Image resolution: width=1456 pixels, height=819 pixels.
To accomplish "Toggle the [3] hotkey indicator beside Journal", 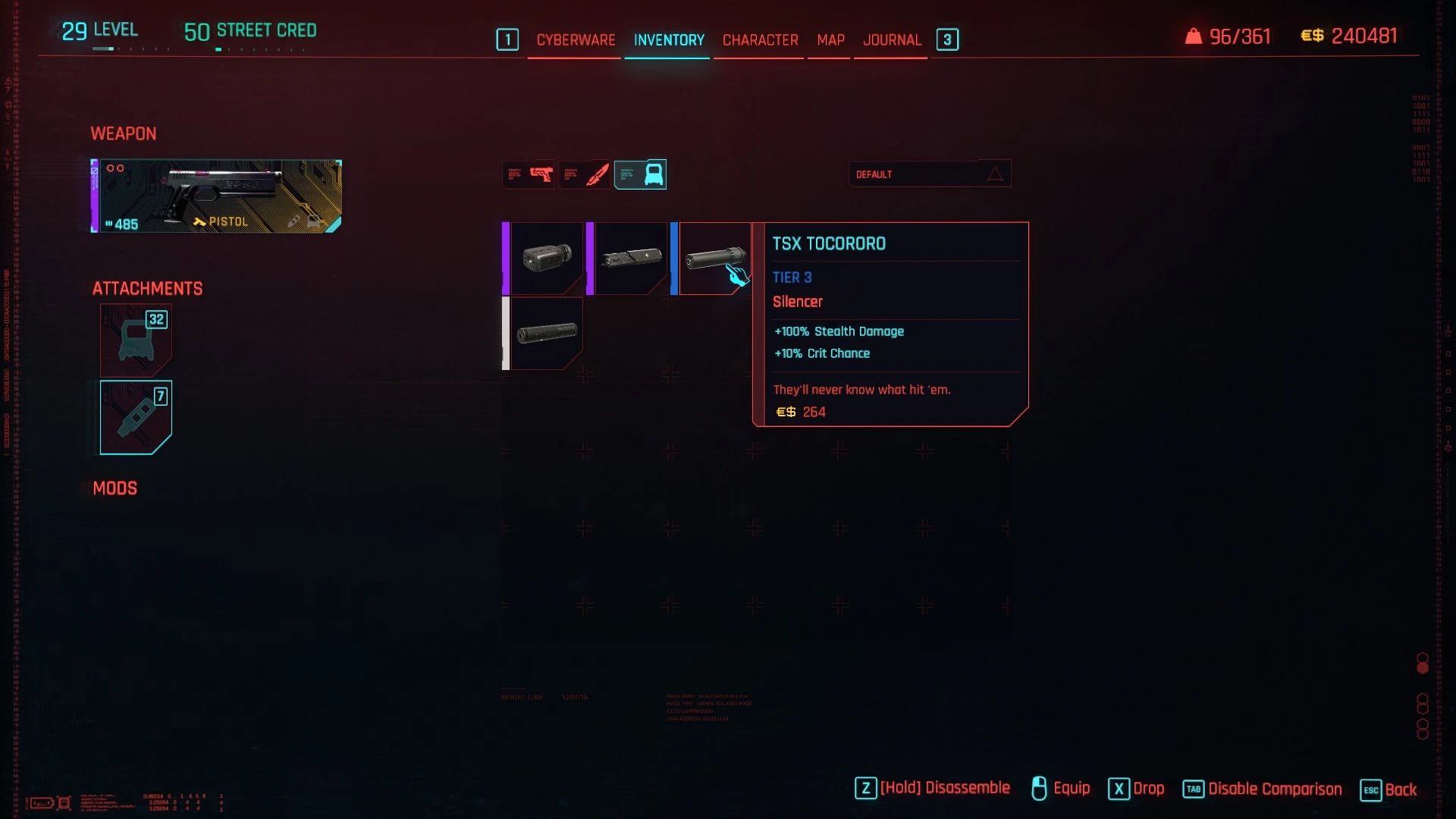I will click(x=947, y=39).
